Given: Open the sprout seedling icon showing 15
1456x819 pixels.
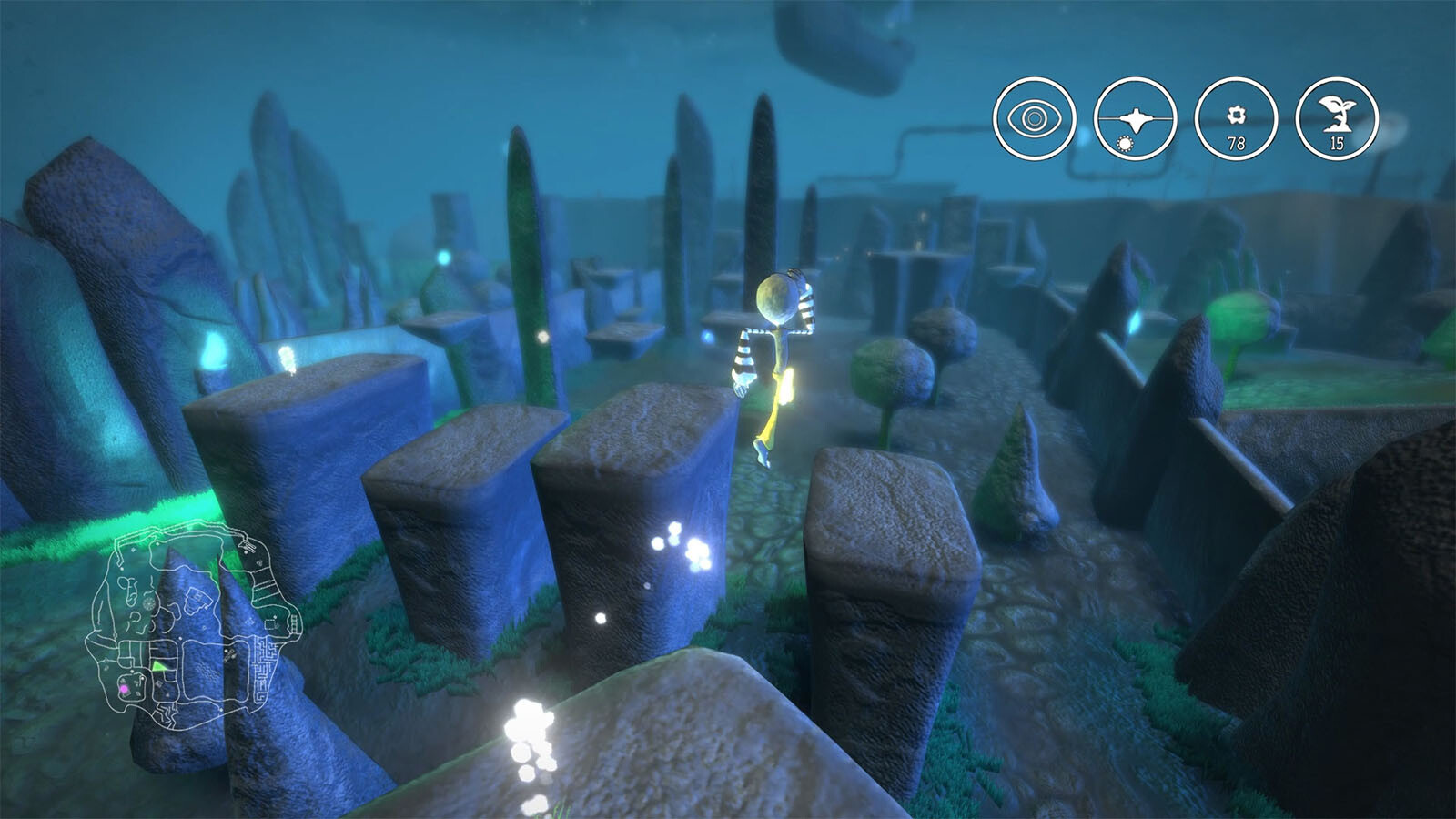Looking at the screenshot, I should [1336, 118].
